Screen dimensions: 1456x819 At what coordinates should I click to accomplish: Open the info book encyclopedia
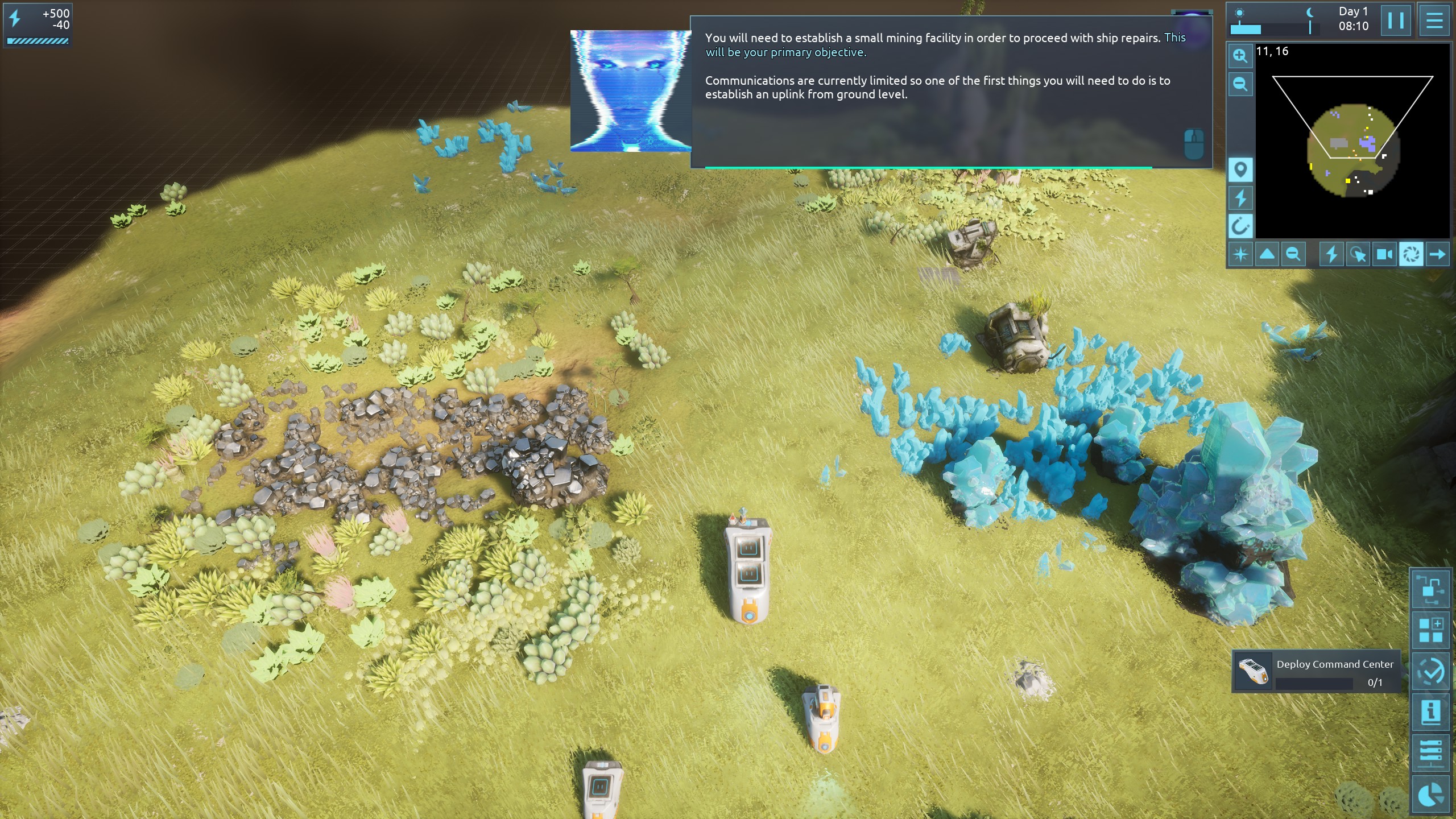click(1430, 712)
